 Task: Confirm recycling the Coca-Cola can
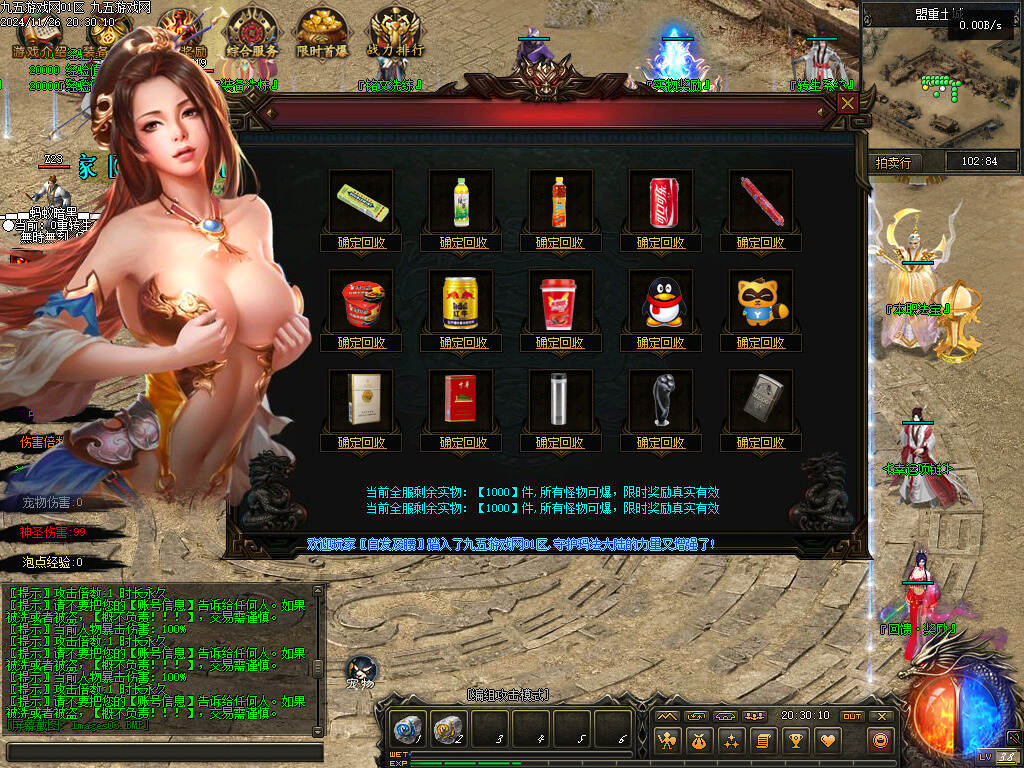[661, 242]
